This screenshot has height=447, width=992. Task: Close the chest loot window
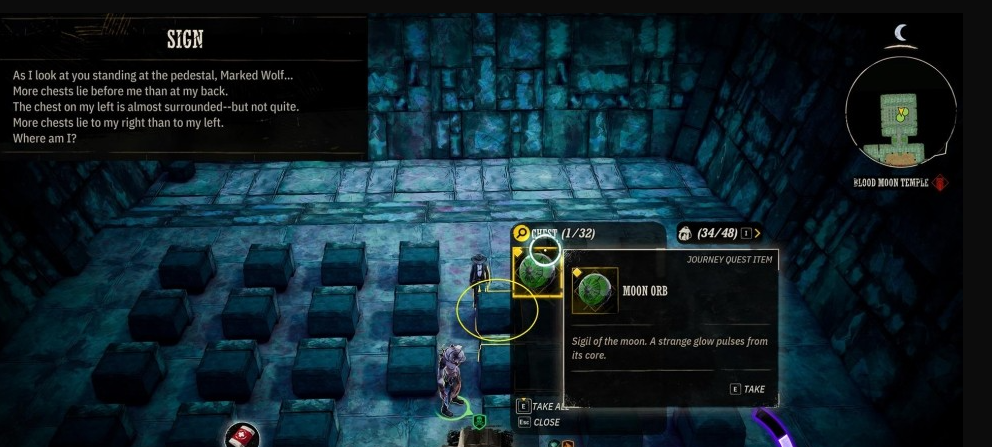pos(540,422)
